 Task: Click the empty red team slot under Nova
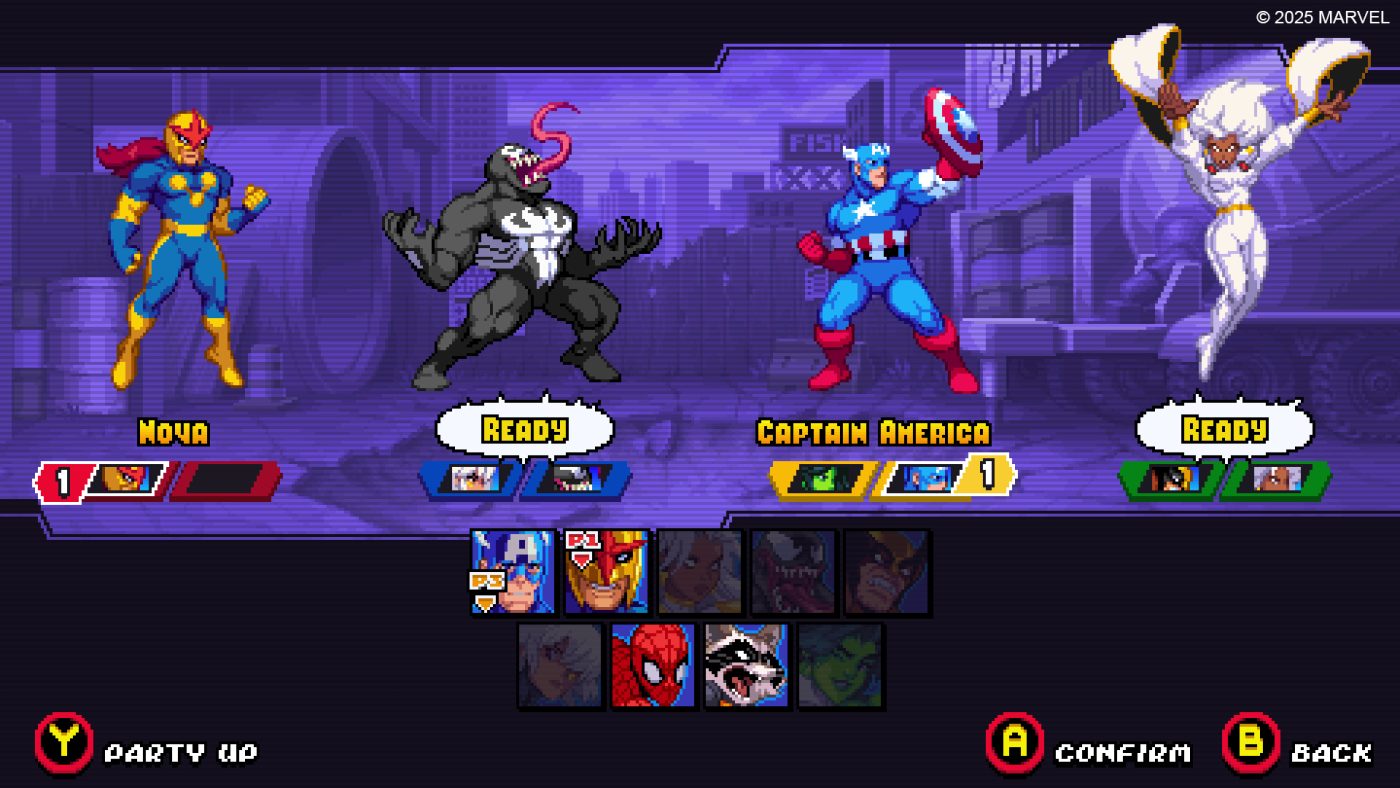(x=225, y=478)
